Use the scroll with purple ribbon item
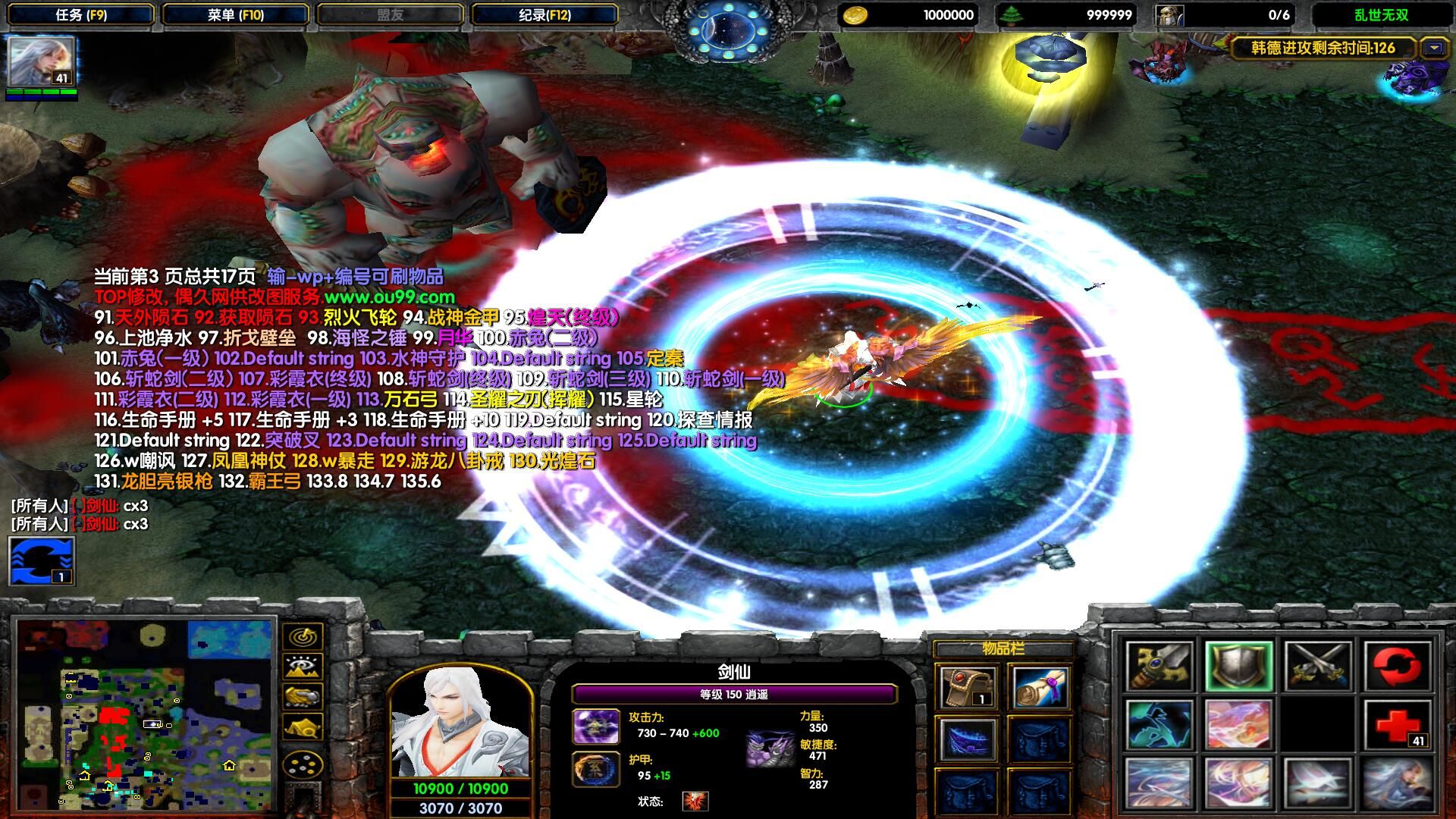1456x819 pixels. pos(1039,688)
